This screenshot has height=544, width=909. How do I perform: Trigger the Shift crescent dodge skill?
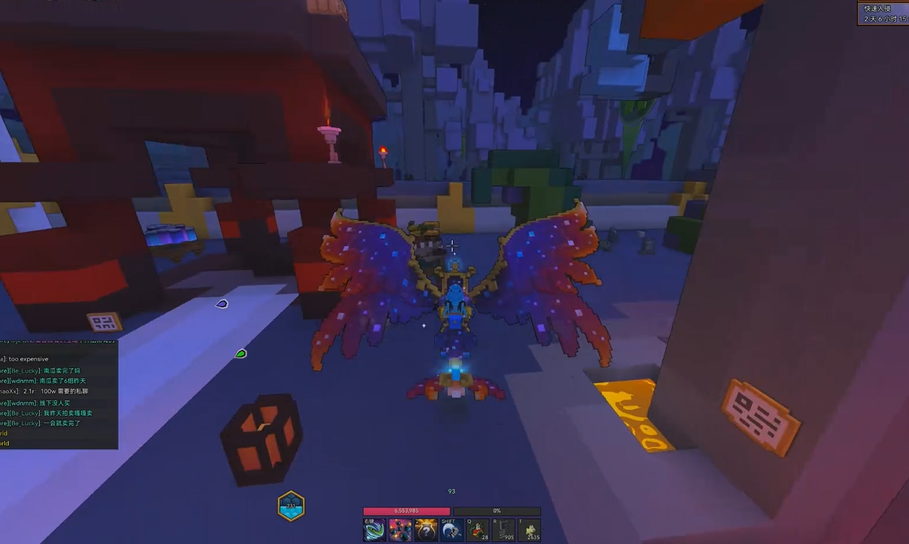tap(452, 529)
